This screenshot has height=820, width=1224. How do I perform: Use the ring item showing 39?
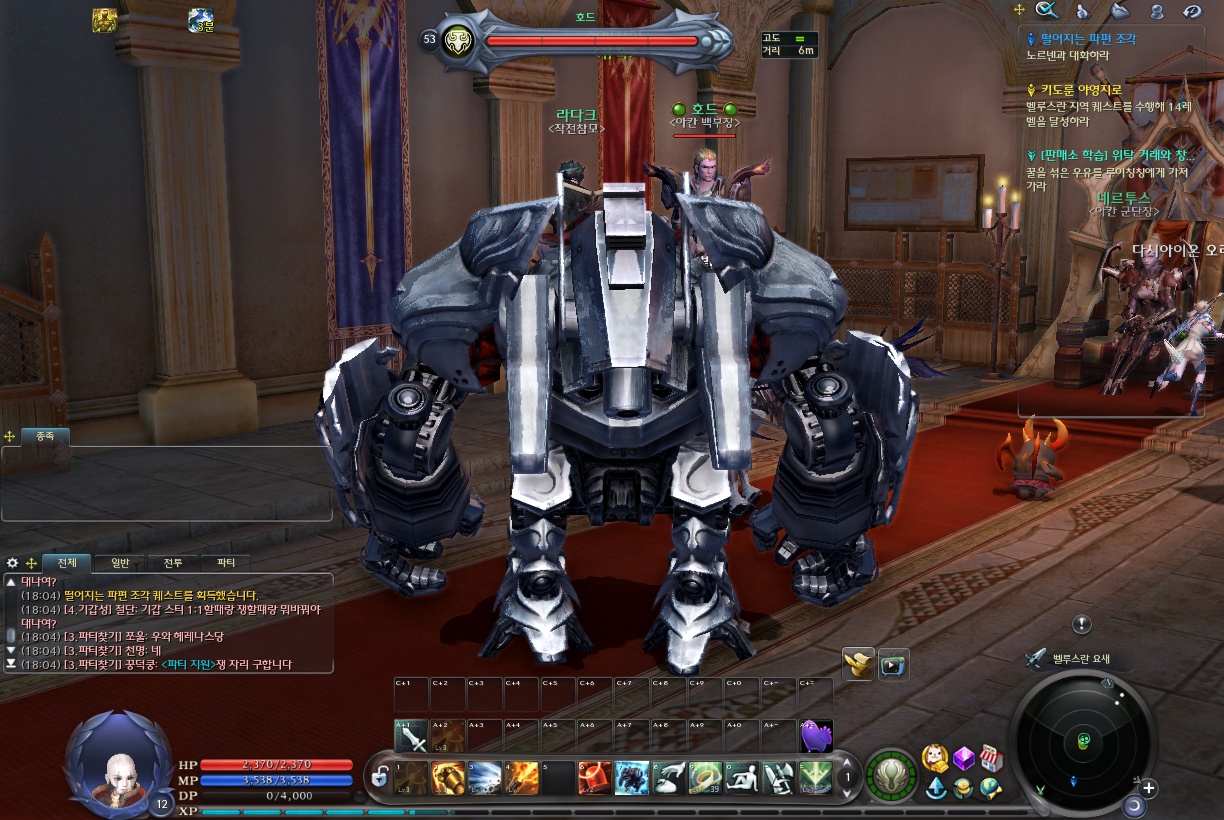point(706,777)
